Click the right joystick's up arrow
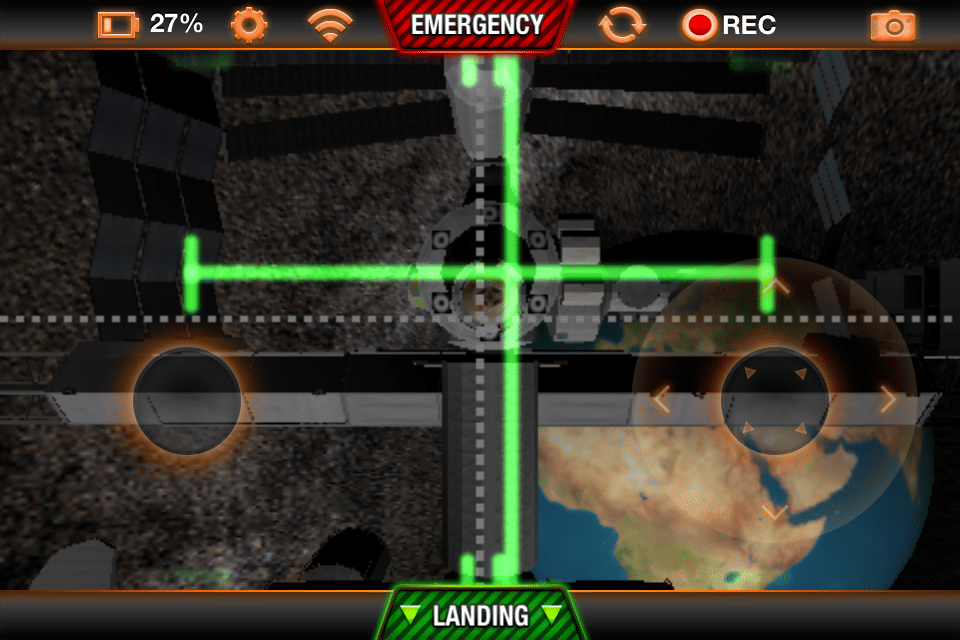The height and width of the screenshot is (640, 960). pos(775,287)
